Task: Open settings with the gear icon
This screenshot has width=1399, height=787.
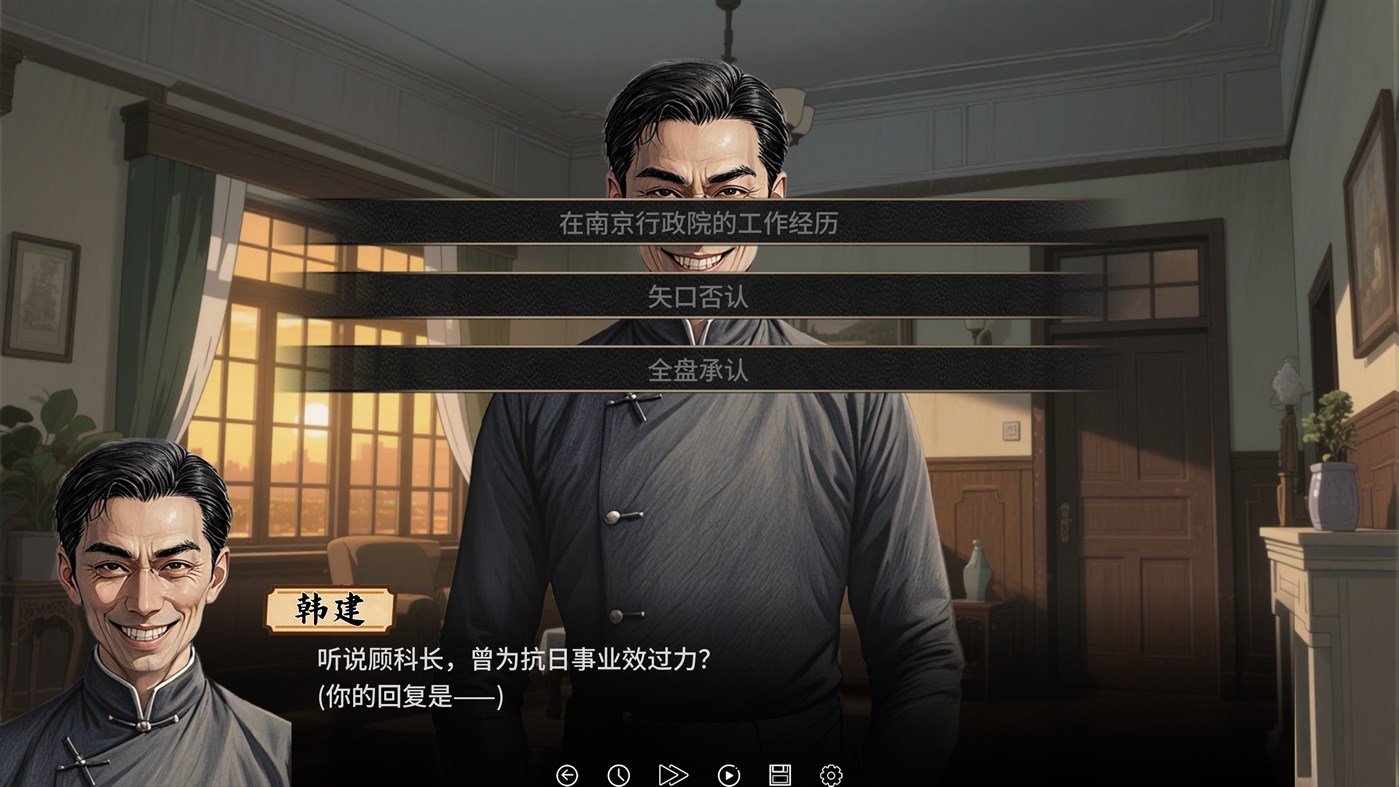Action: tap(832, 773)
